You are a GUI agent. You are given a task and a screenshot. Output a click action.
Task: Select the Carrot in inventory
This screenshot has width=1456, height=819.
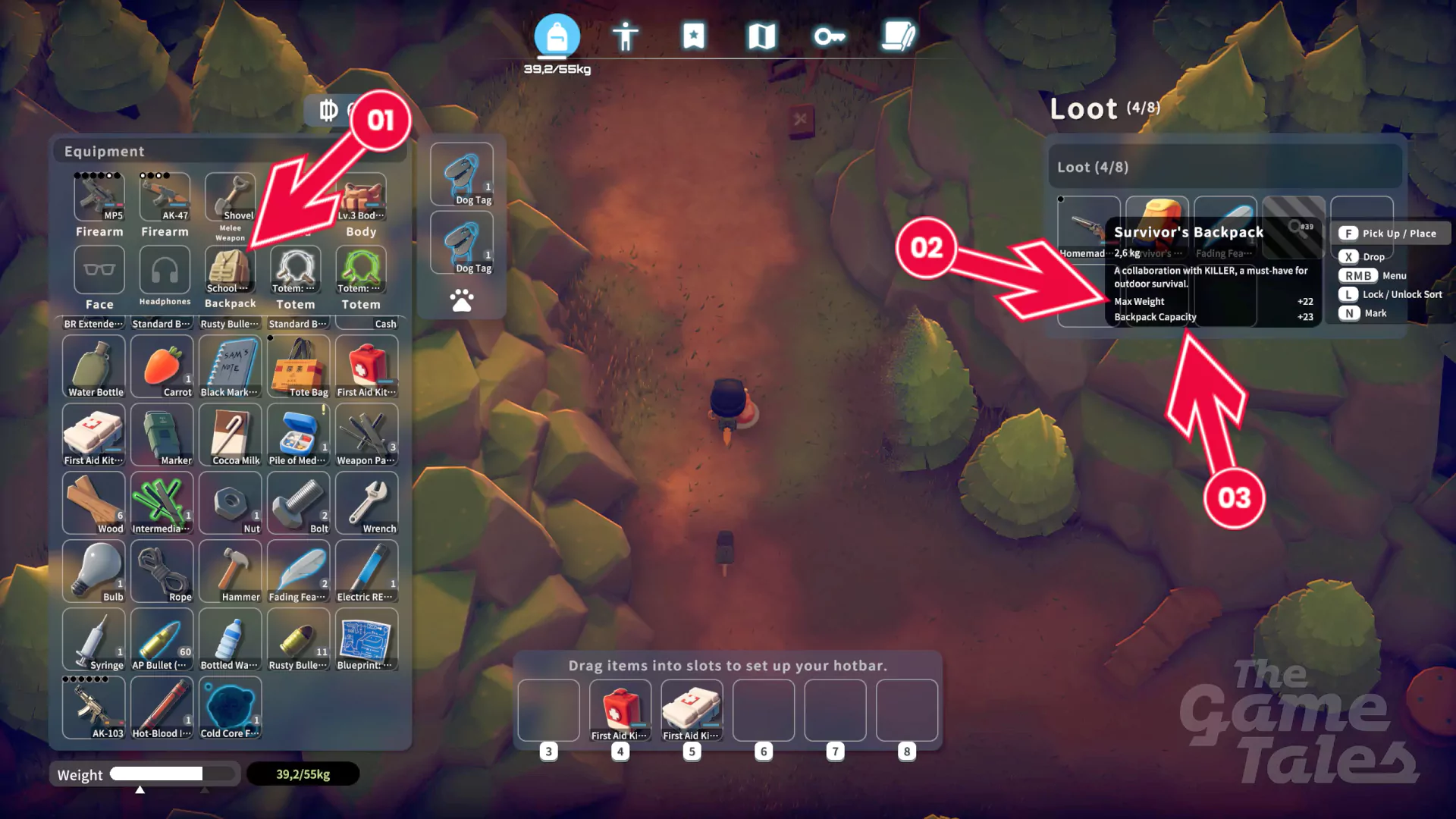tap(162, 366)
